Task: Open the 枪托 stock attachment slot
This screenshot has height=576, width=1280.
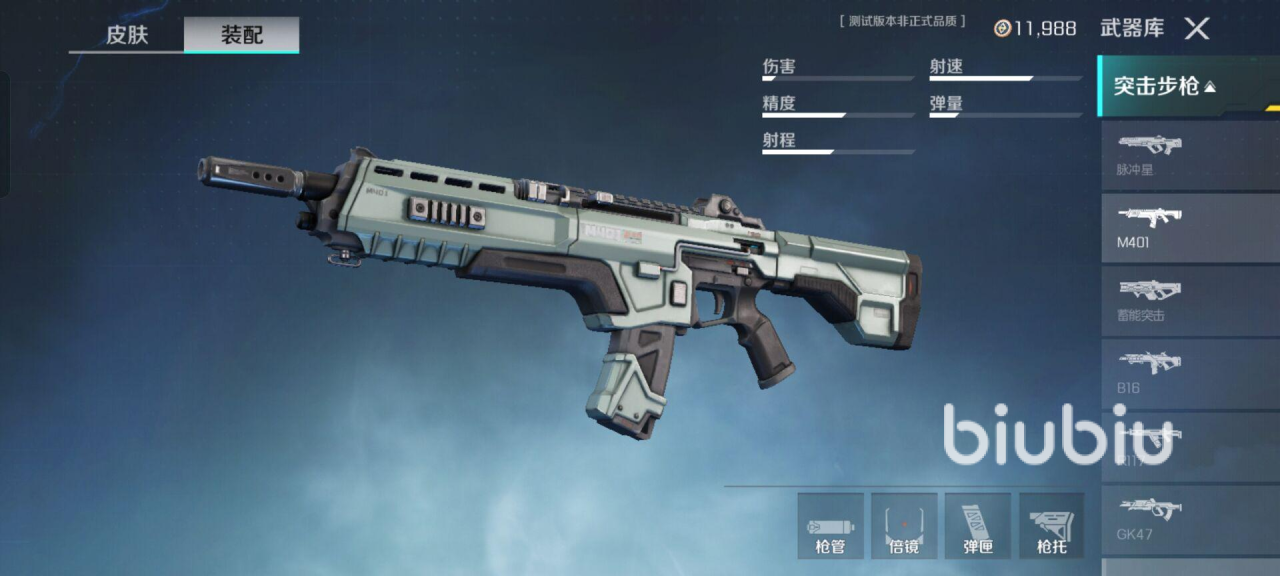Action: coord(1051,525)
